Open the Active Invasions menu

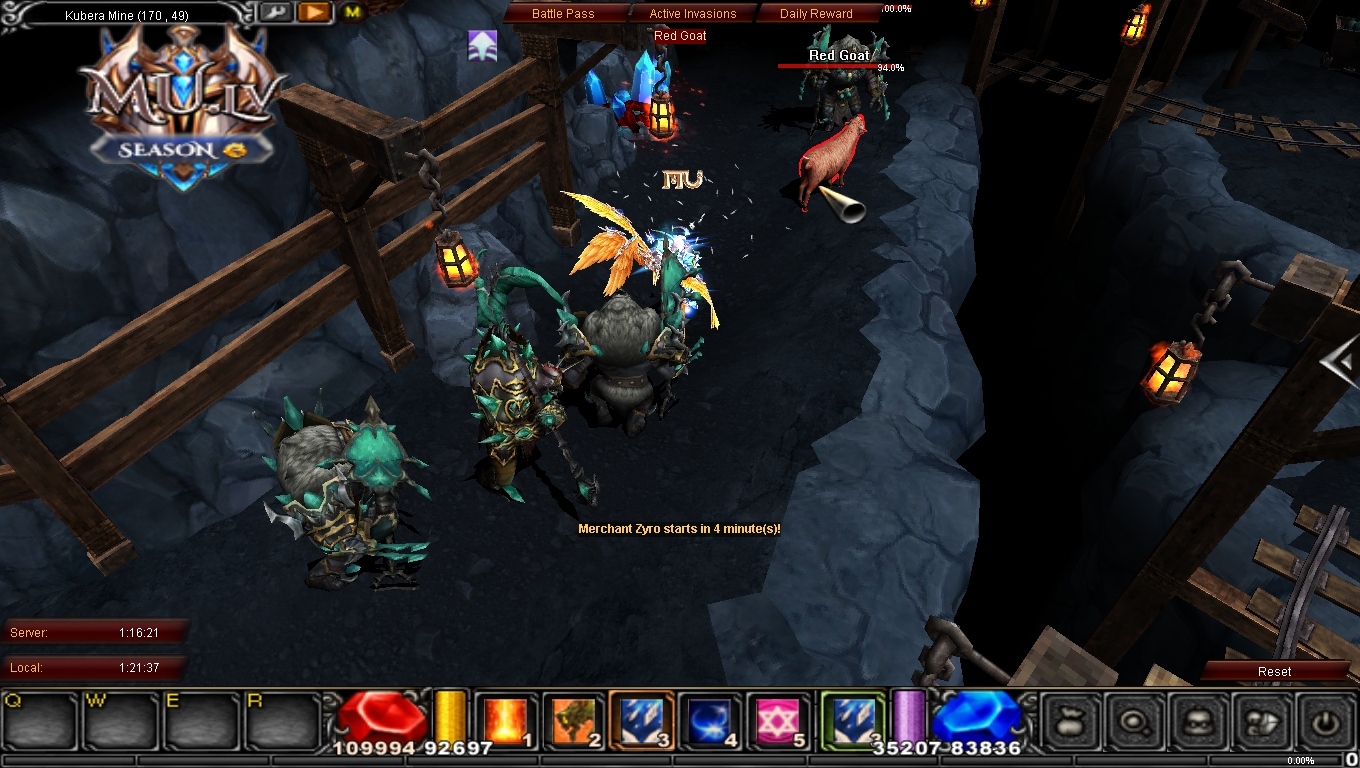[x=694, y=13]
